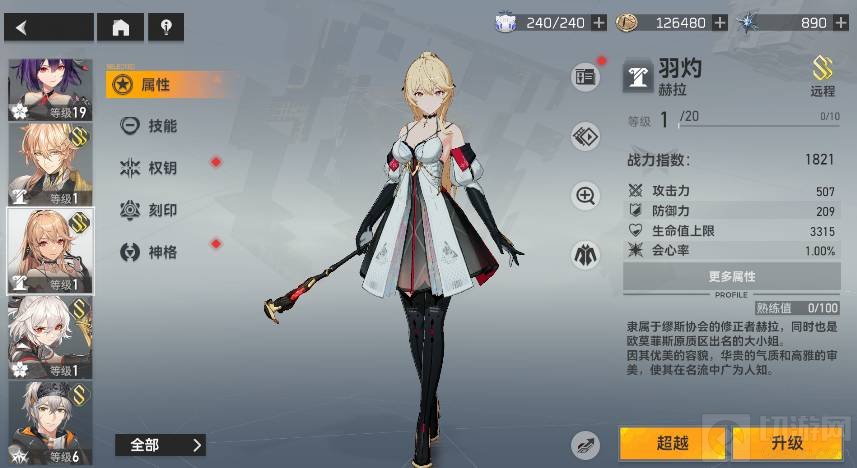The height and width of the screenshot is (468, 857).
Task: Select the purple-haired level 19 character
Action: pos(50,89)
